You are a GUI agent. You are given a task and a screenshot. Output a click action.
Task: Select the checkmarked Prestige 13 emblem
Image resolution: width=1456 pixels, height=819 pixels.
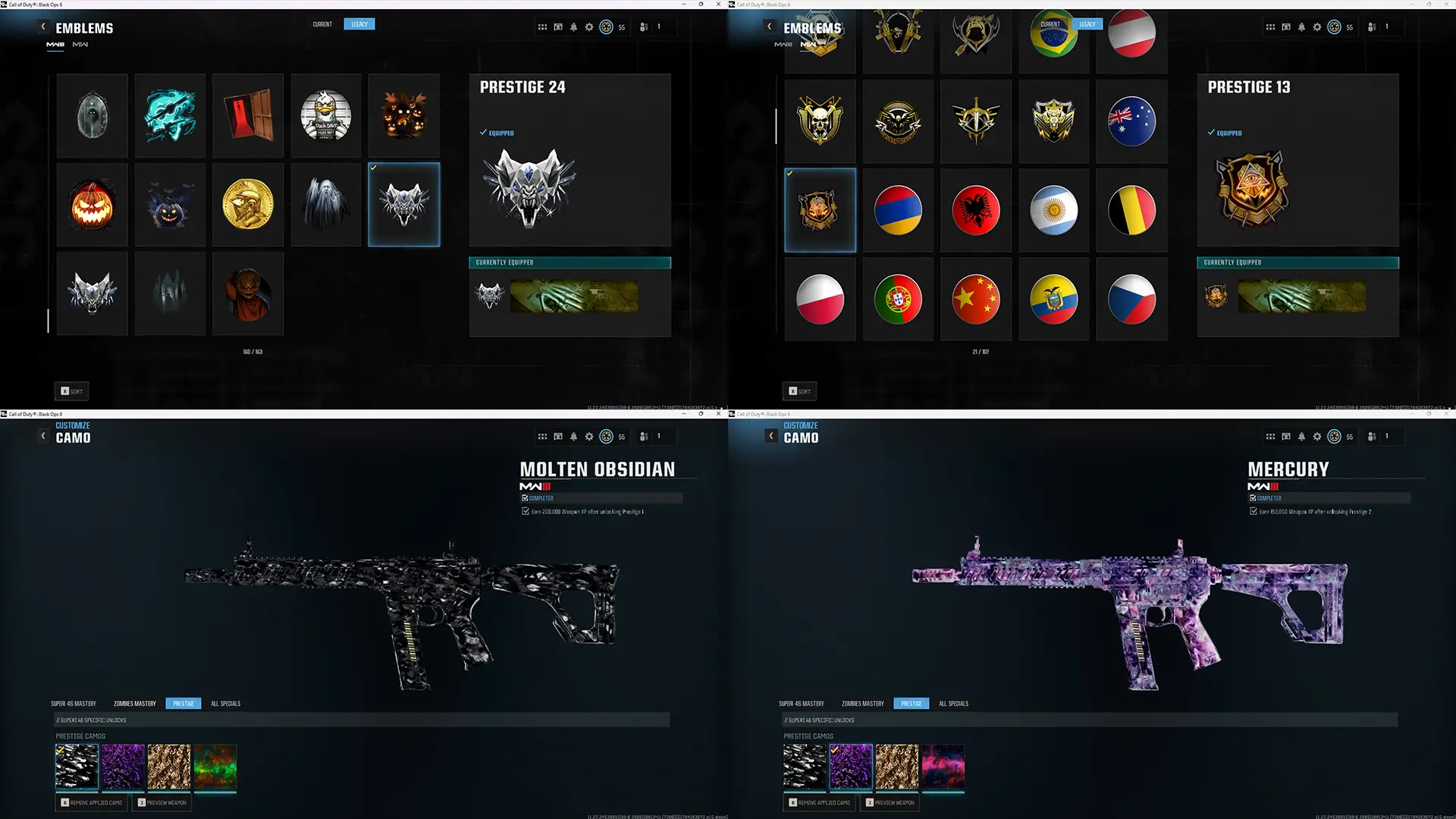point(820,209)
